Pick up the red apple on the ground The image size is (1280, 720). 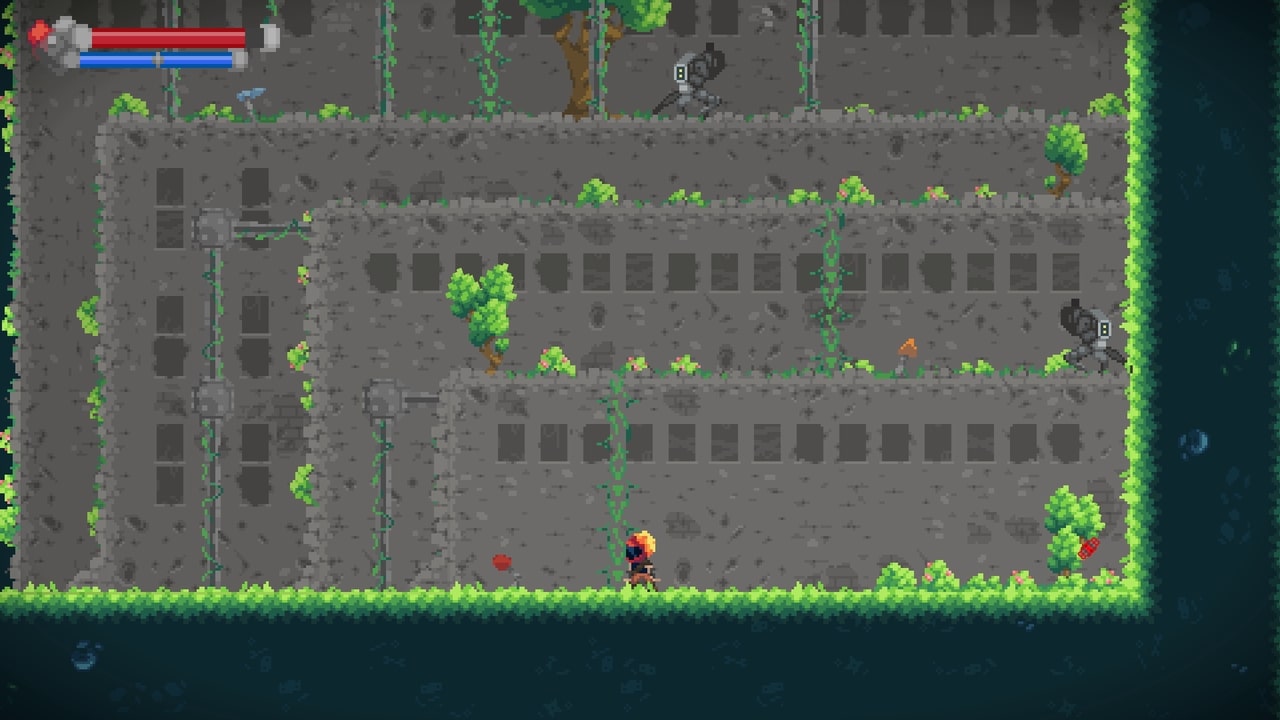pyautogui.click(x=500, y=561)
